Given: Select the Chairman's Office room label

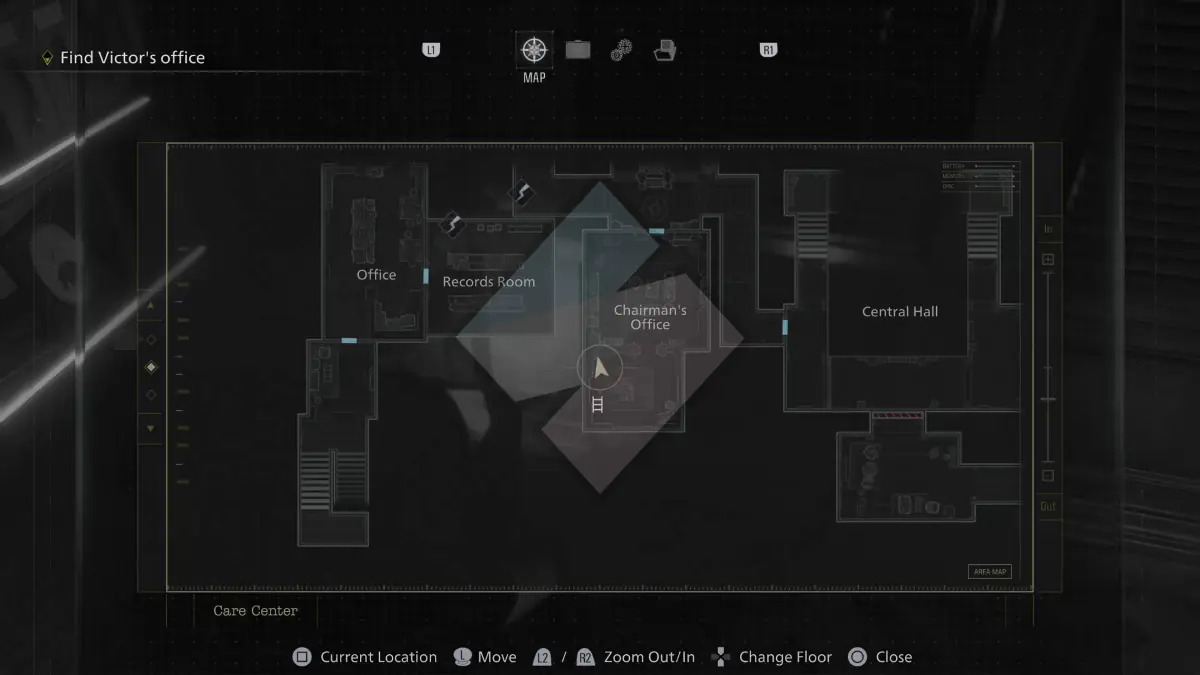Looking at the screenshot, I should 650,317.
